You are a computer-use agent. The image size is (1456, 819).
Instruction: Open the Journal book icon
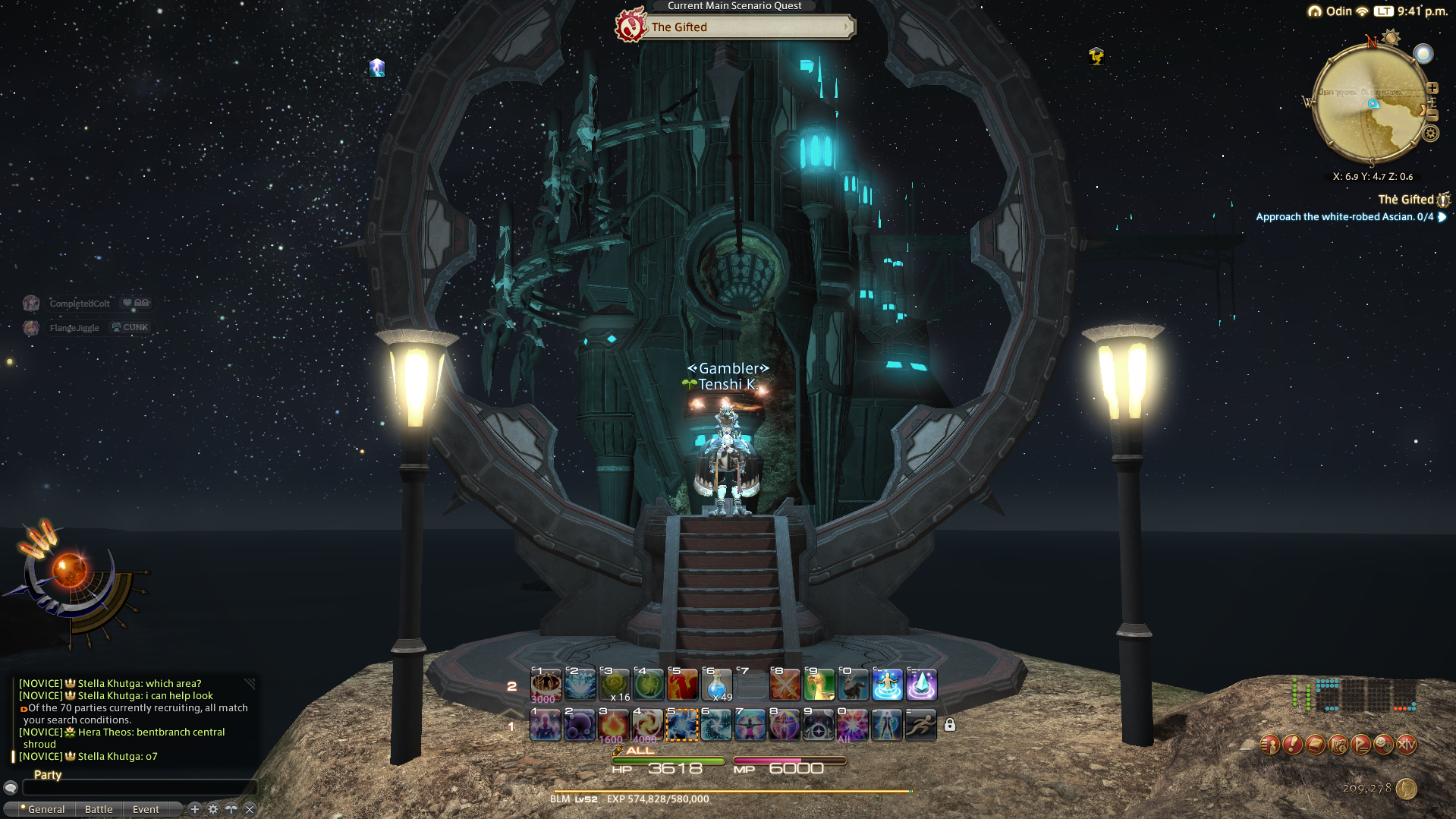pyautogui.click(x=1315, y=745)
